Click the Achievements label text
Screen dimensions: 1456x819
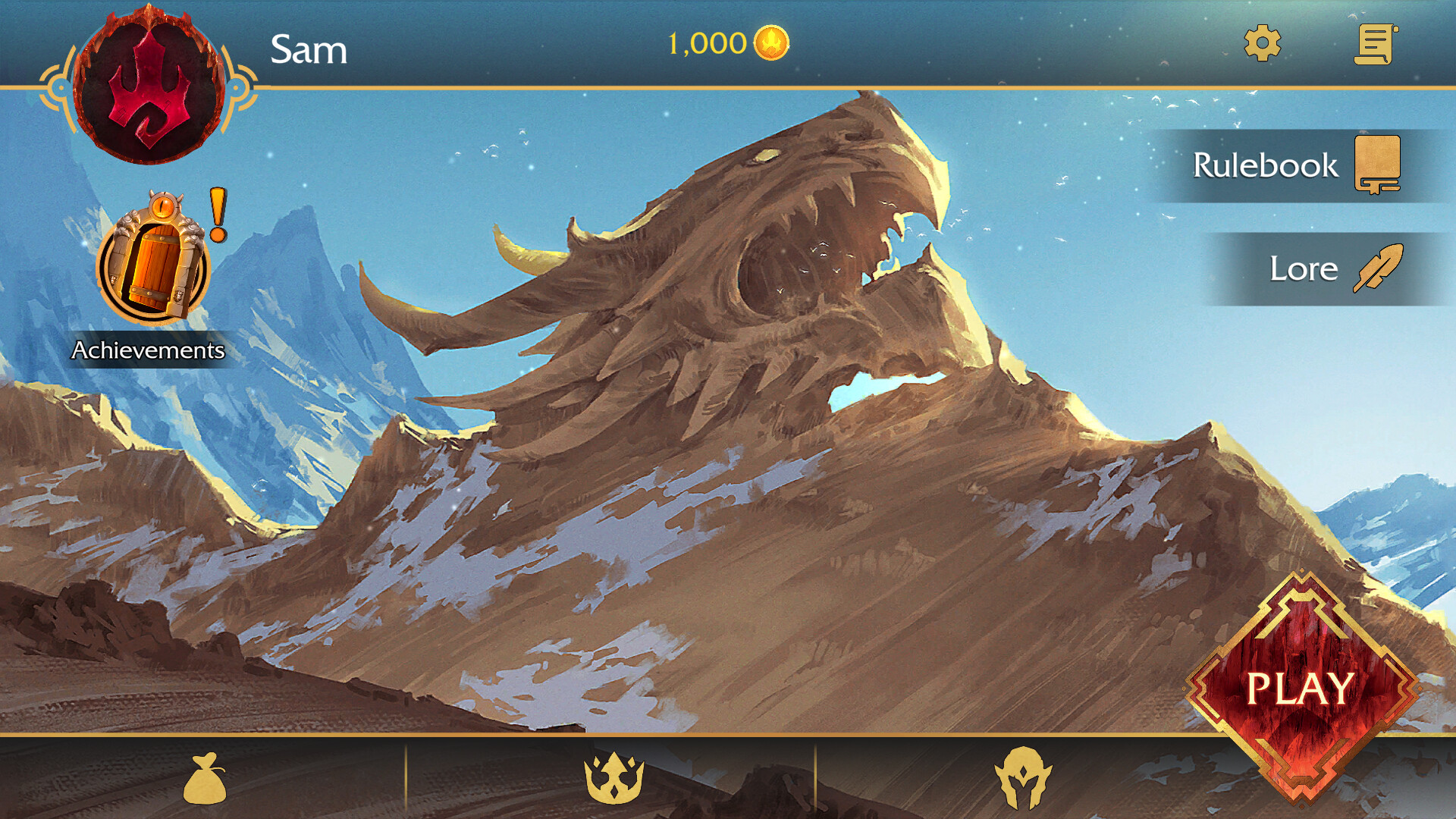(148, 351)
